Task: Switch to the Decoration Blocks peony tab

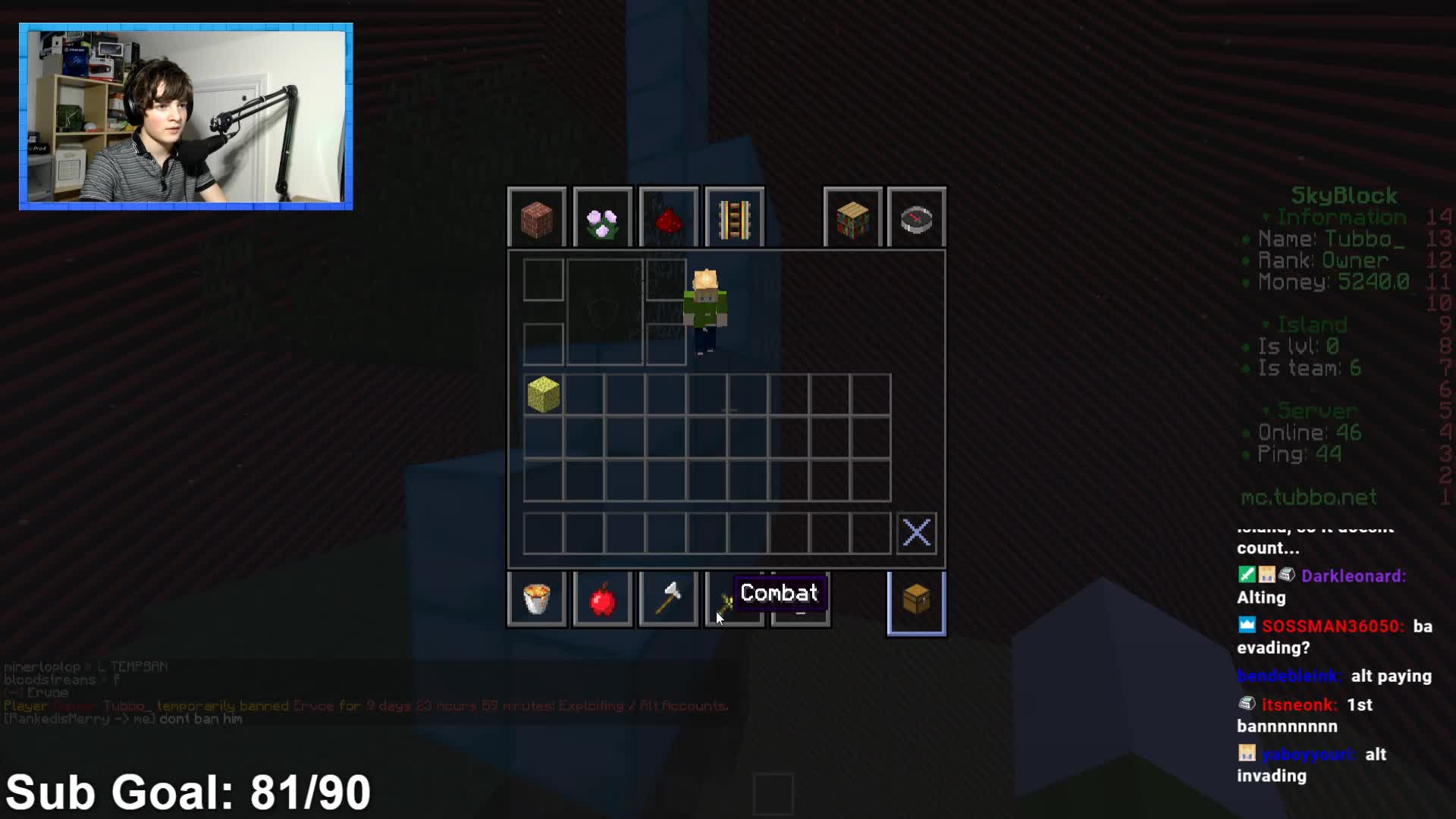Action: click(x=603, y=219)
